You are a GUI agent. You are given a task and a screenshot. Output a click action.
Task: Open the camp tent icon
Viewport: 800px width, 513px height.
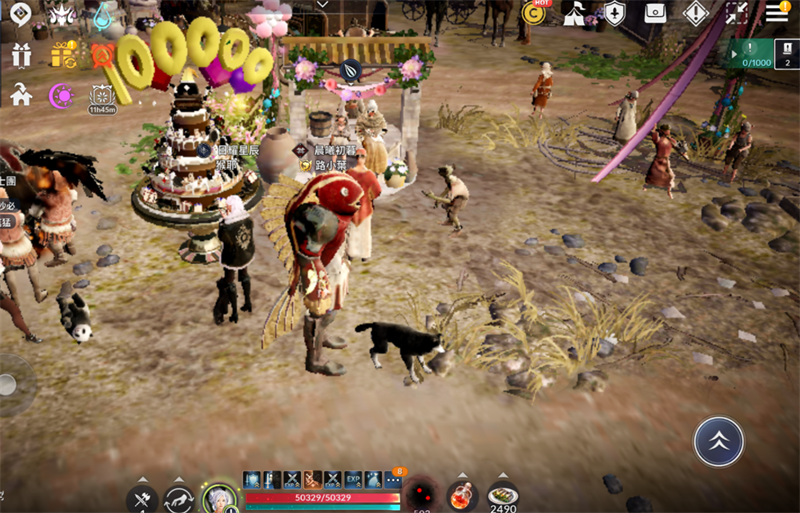[x=575, y=14]
